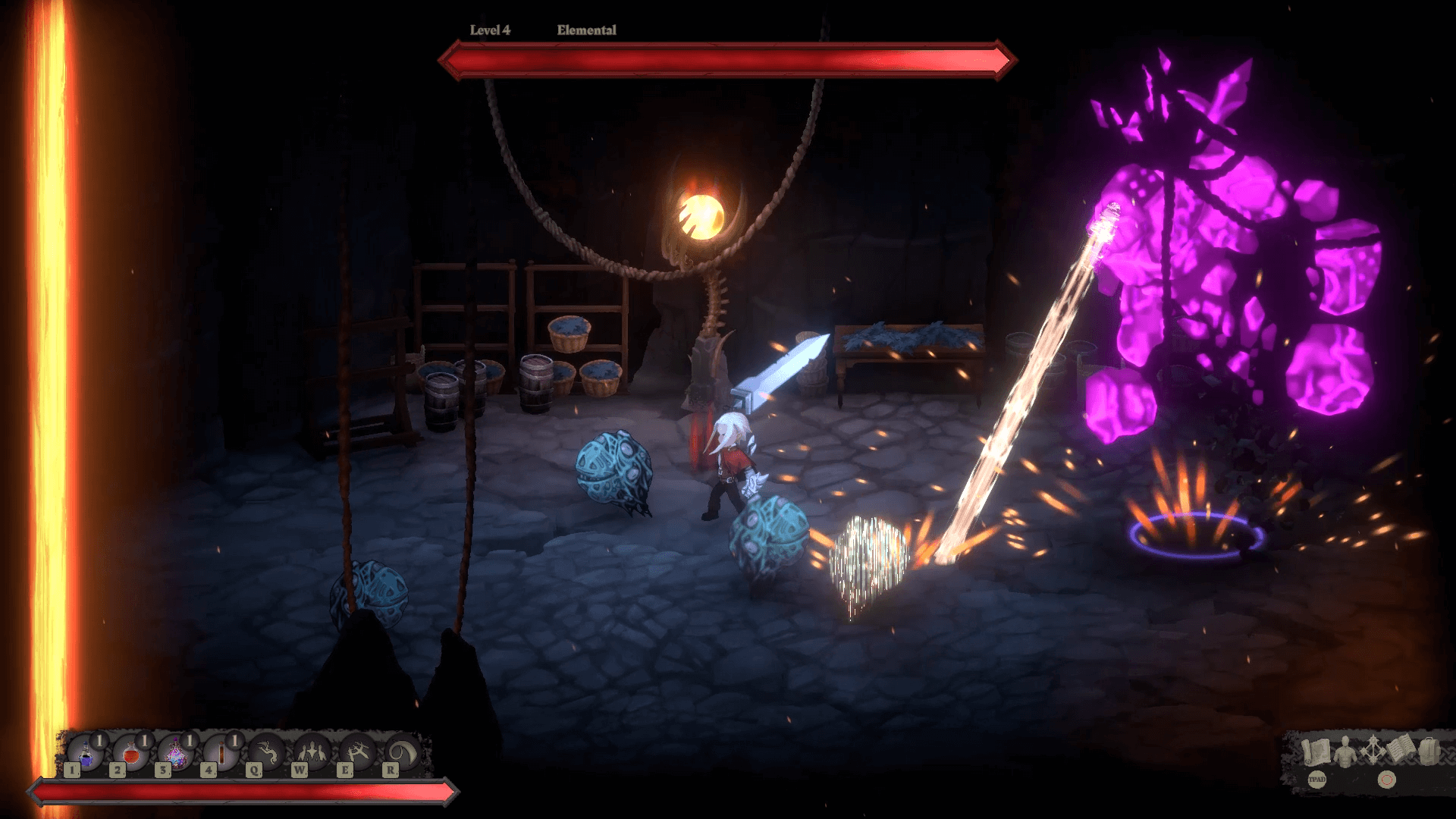Toggle the red circle gamepad indicator

click(1386, 779)
